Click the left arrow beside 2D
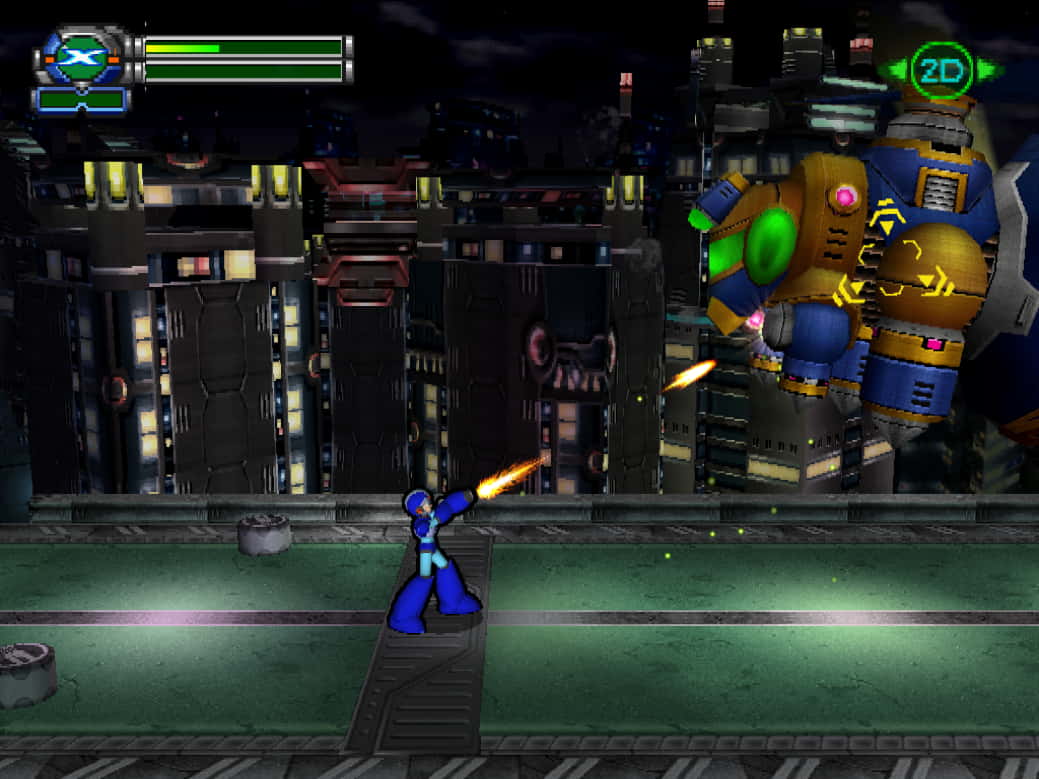The height and width of the screenshot is (779, 1039). [x=897, y=70]
